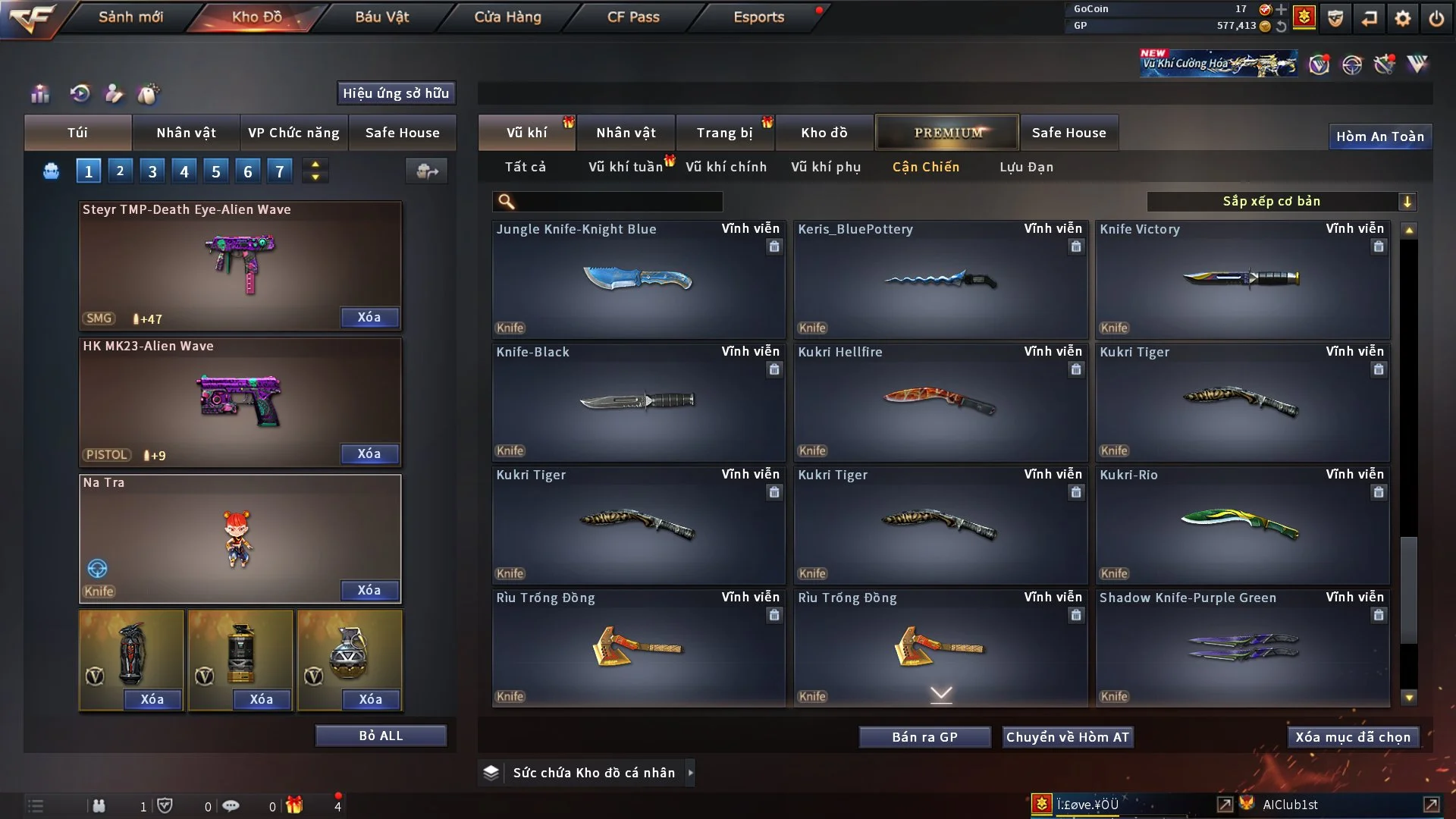
Task: Open the settings gear icon
Action: click(x=1403, y=18)
